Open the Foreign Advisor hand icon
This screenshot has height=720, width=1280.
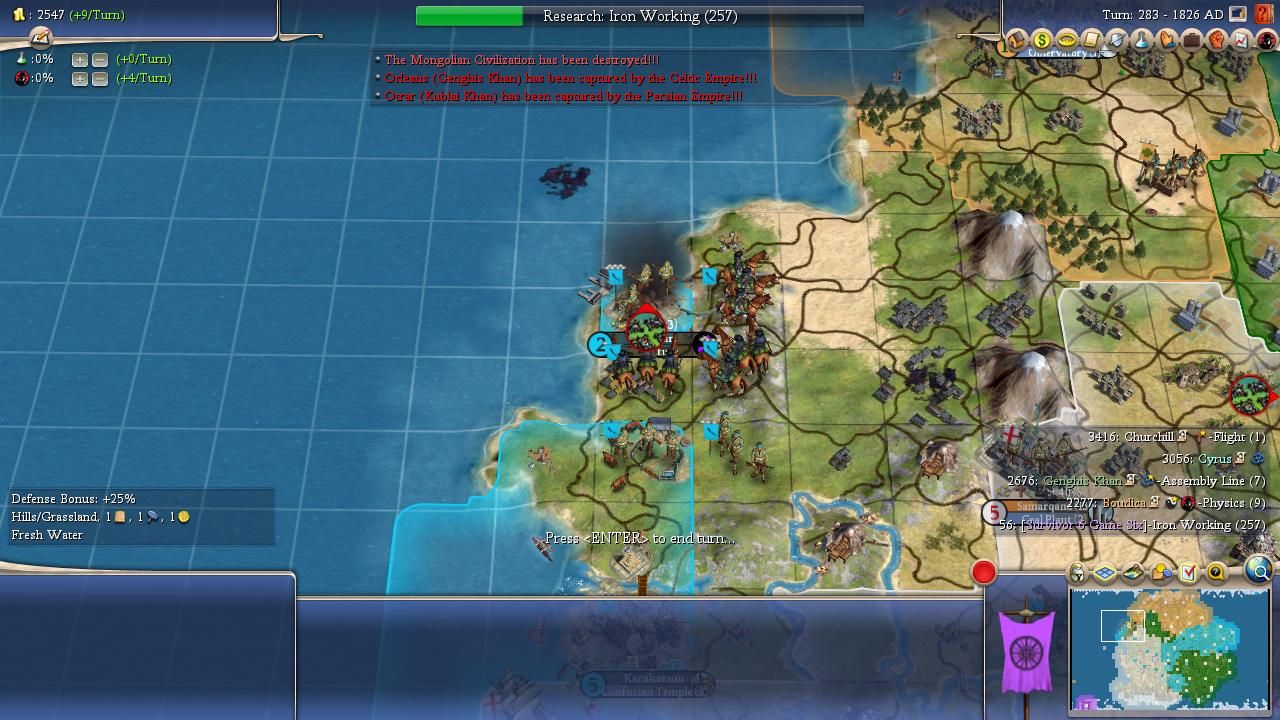pos(1166,41)
